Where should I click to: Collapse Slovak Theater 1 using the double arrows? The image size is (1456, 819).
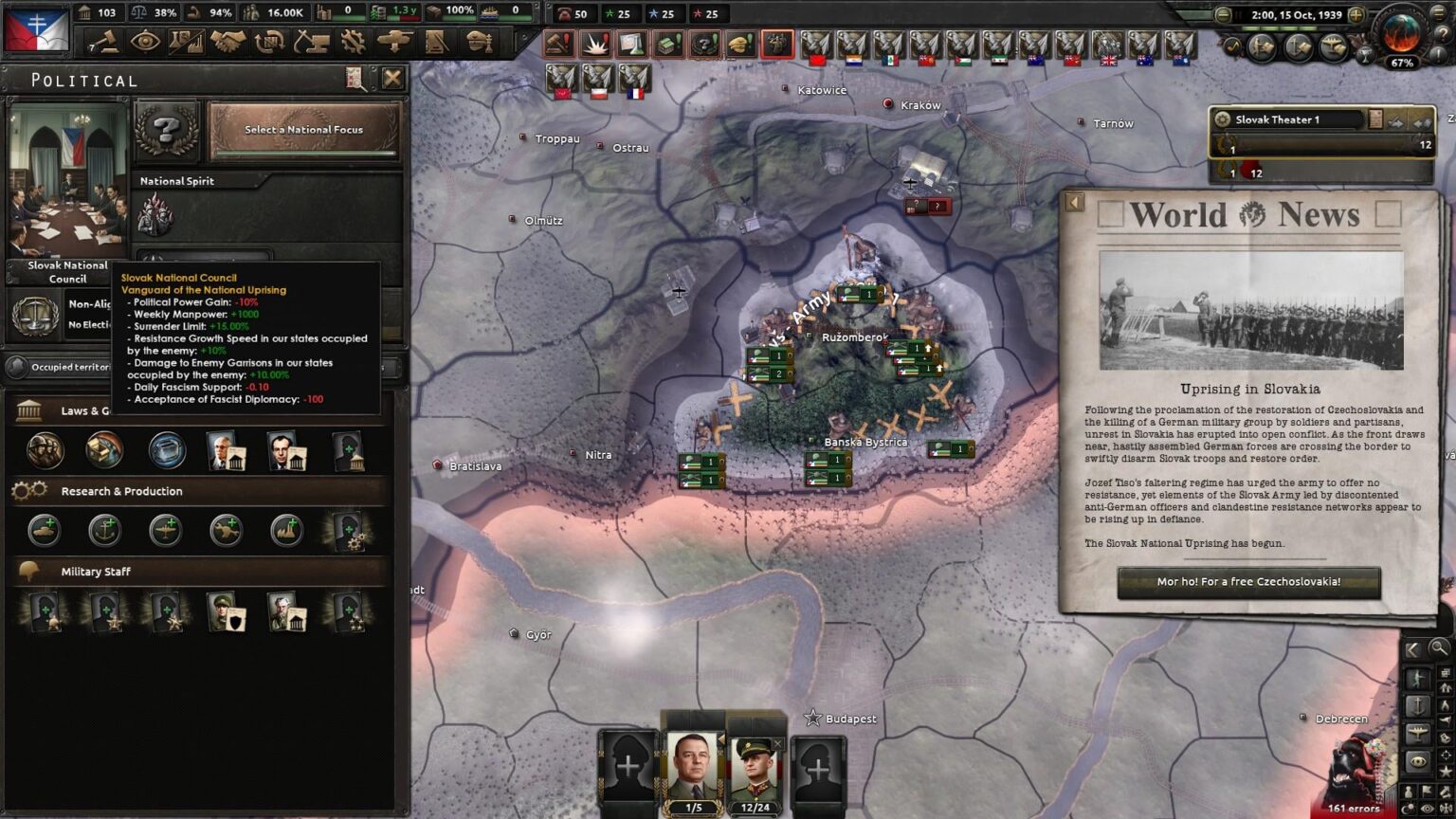coord(1422,120)
